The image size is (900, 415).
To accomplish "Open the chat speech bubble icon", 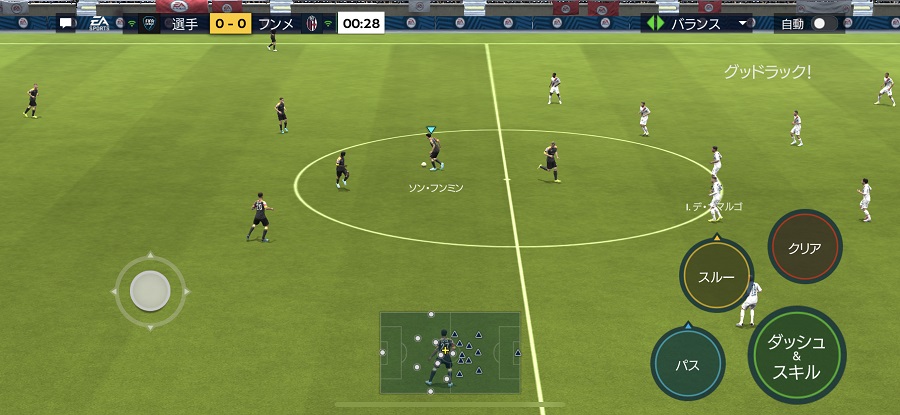I will click(x=66, y=23).
